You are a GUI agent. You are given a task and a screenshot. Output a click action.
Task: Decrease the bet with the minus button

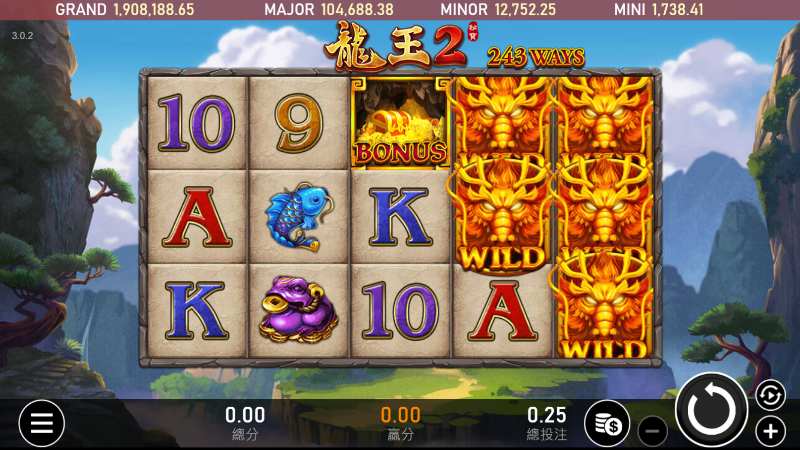(651, 431)
